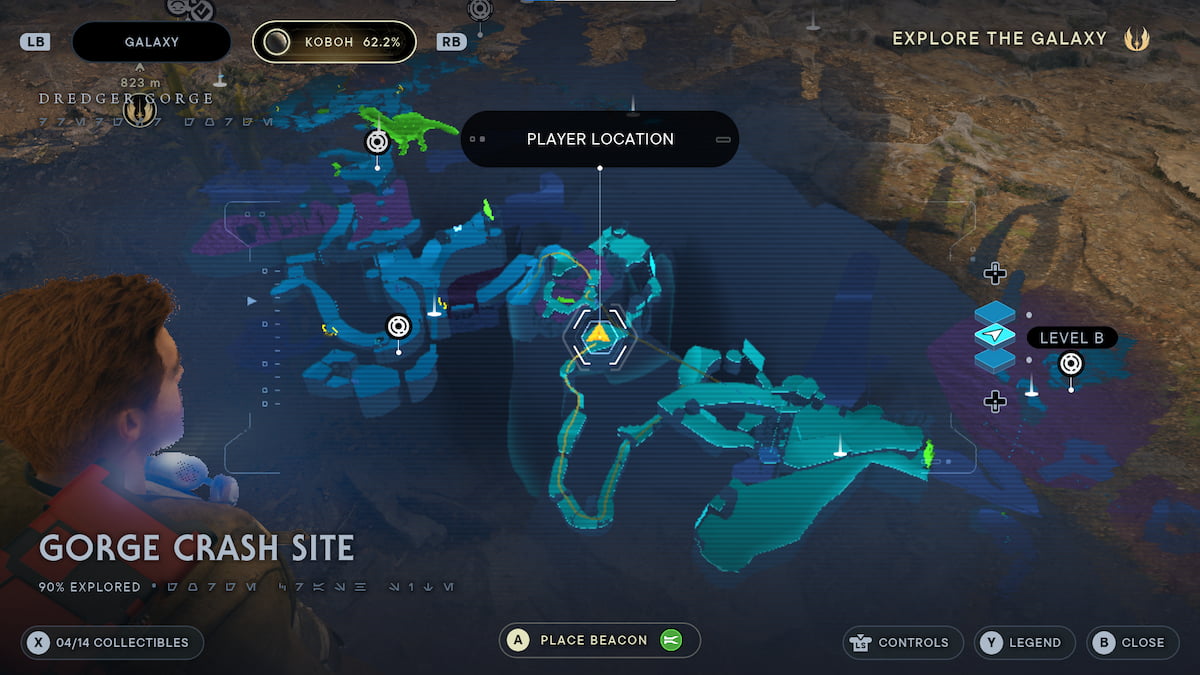This screenshot has width=1200, height=675.
Task: Move down one map level with lower plus
Action: [994, 401]
